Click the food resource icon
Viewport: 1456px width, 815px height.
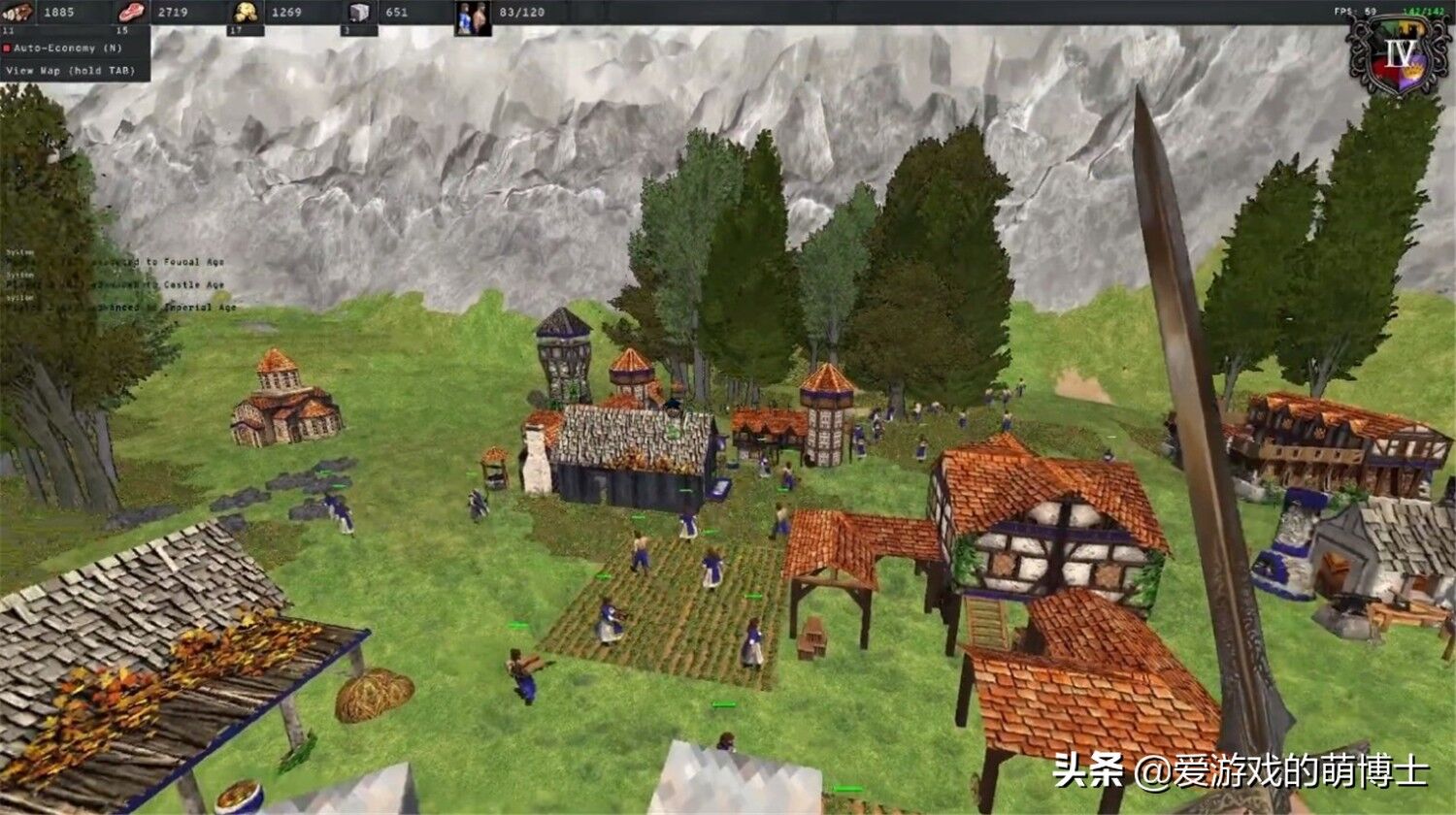15,12
